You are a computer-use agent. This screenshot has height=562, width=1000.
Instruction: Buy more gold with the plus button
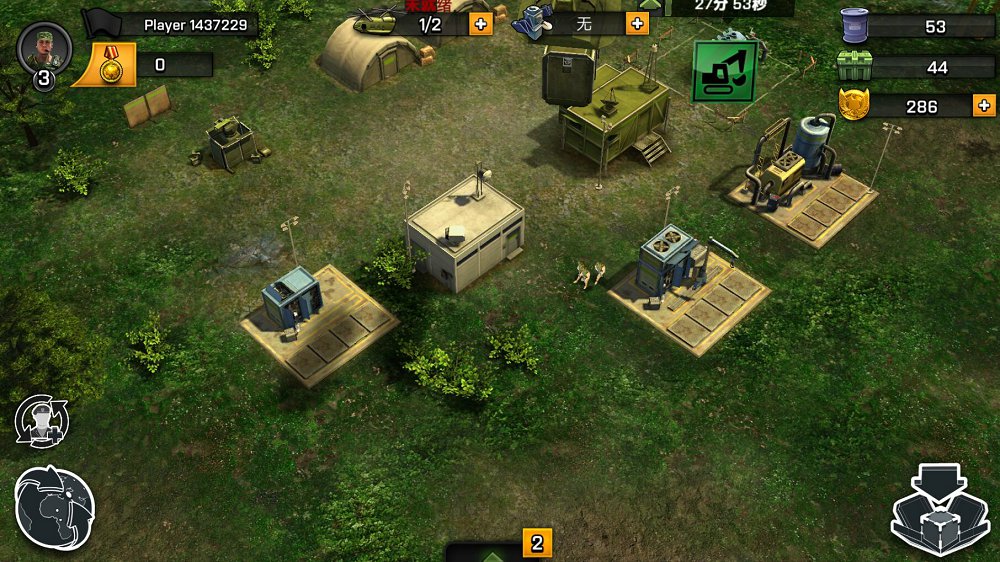[x=984, y=105]
